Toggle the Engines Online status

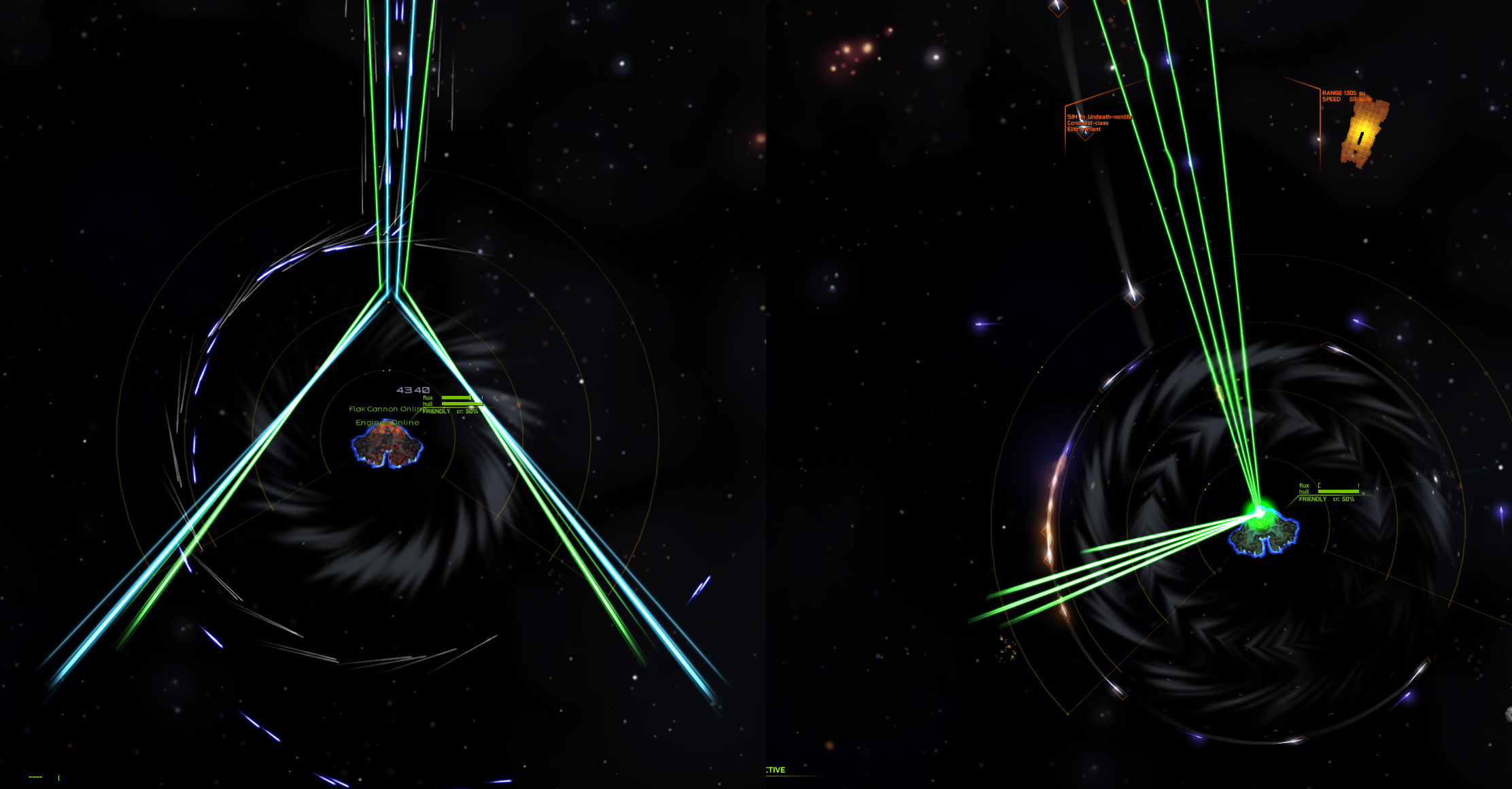coord(388,422)
